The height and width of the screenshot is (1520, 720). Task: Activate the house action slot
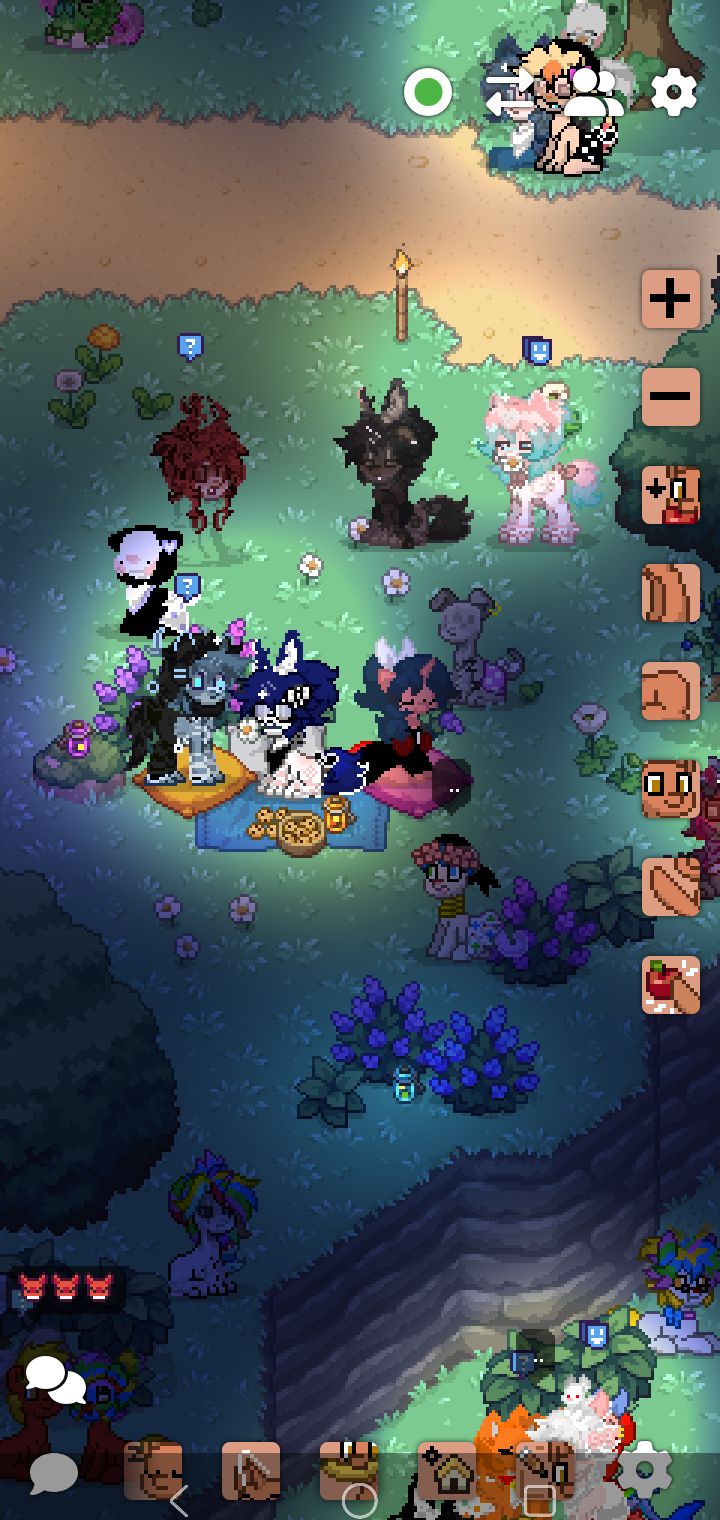[x=447, y=1470]
